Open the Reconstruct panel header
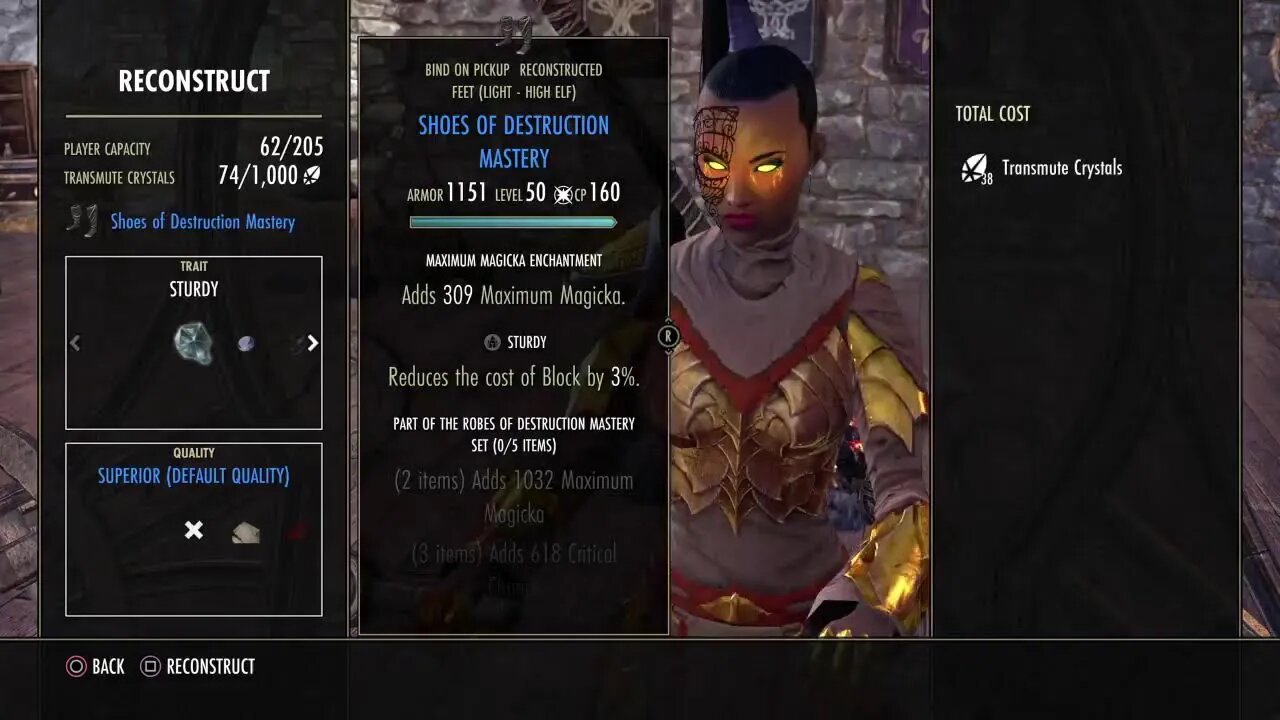Screen dimensions: 1280x720 coord(194,81)
